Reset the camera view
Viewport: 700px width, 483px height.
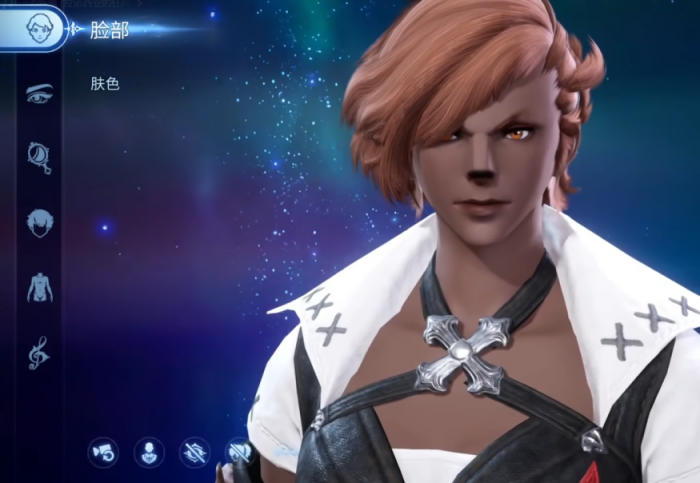102,452
